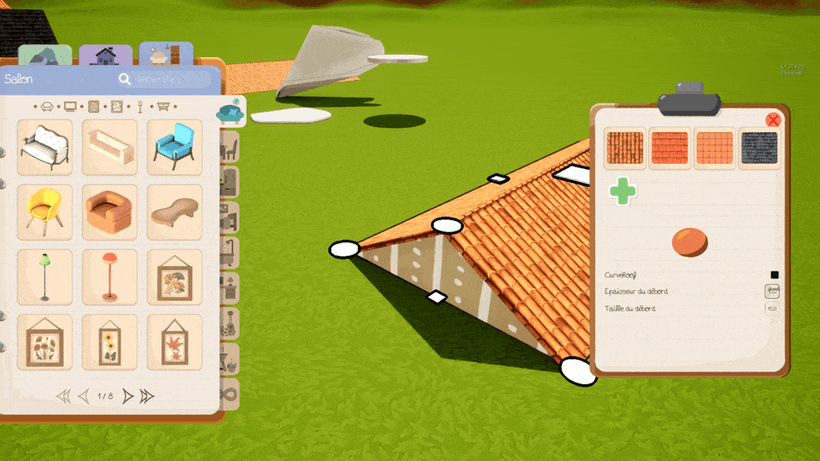Add a new material with green plus
820x461 pixels.
(x=623, y=191)
